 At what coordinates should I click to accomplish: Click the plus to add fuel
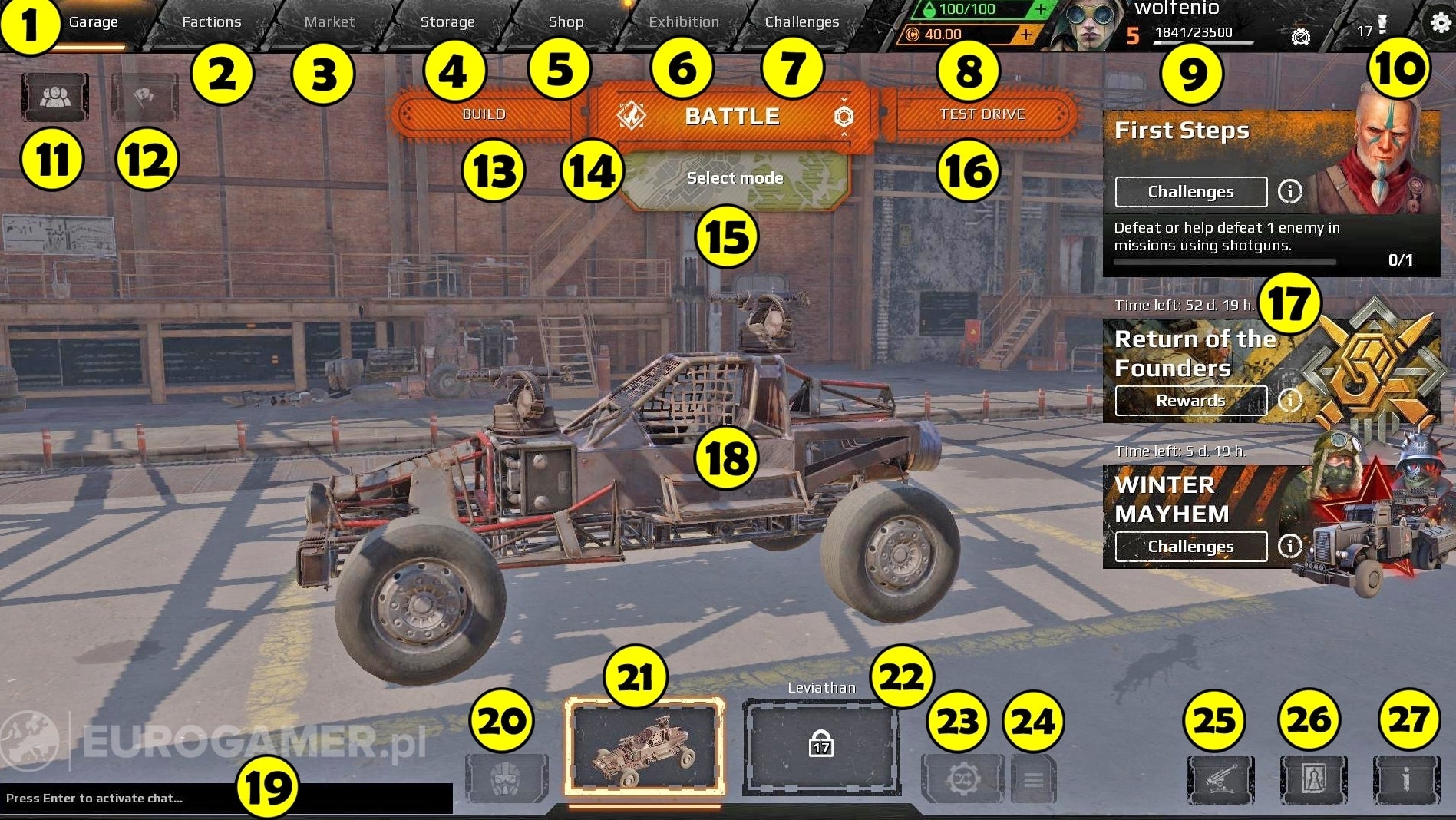(1041, 9)
